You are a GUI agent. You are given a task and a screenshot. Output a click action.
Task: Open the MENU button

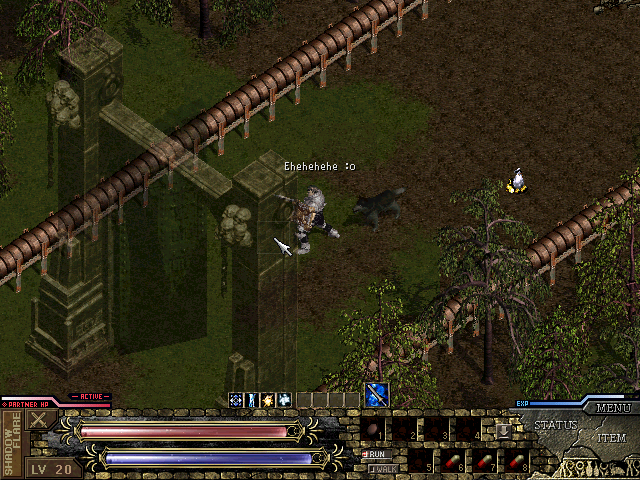pyautogui.click(x=612, y=408)
